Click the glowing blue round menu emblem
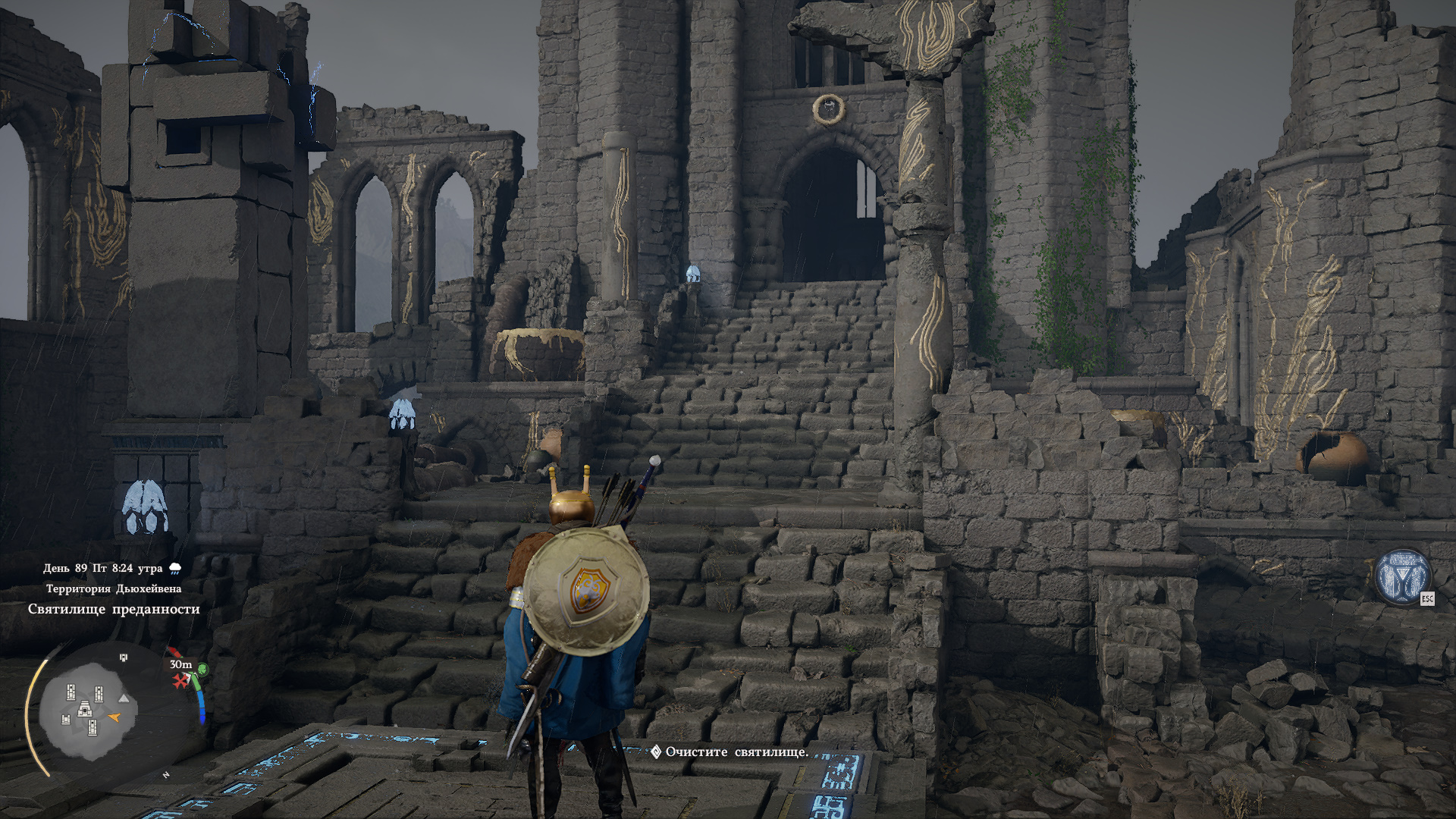 click(x=1402, y=577)
